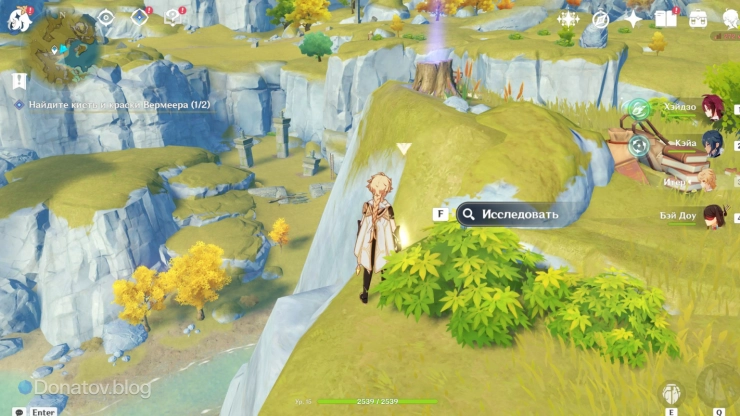Switch to party member Хэйдзо

pos(711,108)
